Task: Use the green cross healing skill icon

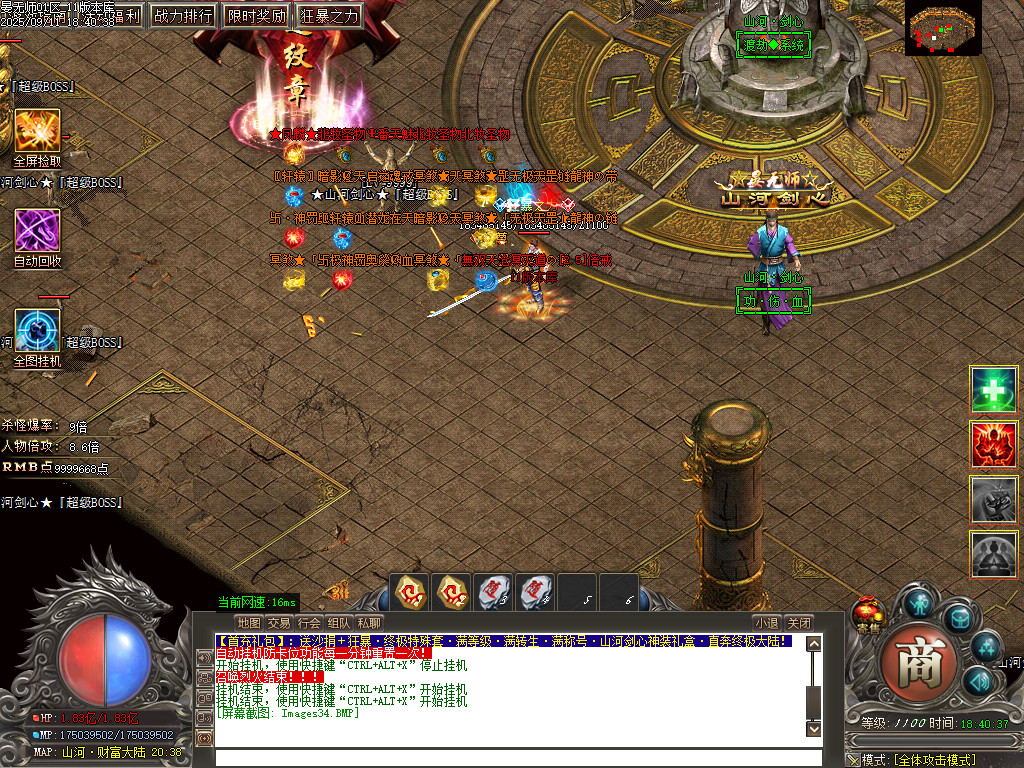Action: point(994,390)
